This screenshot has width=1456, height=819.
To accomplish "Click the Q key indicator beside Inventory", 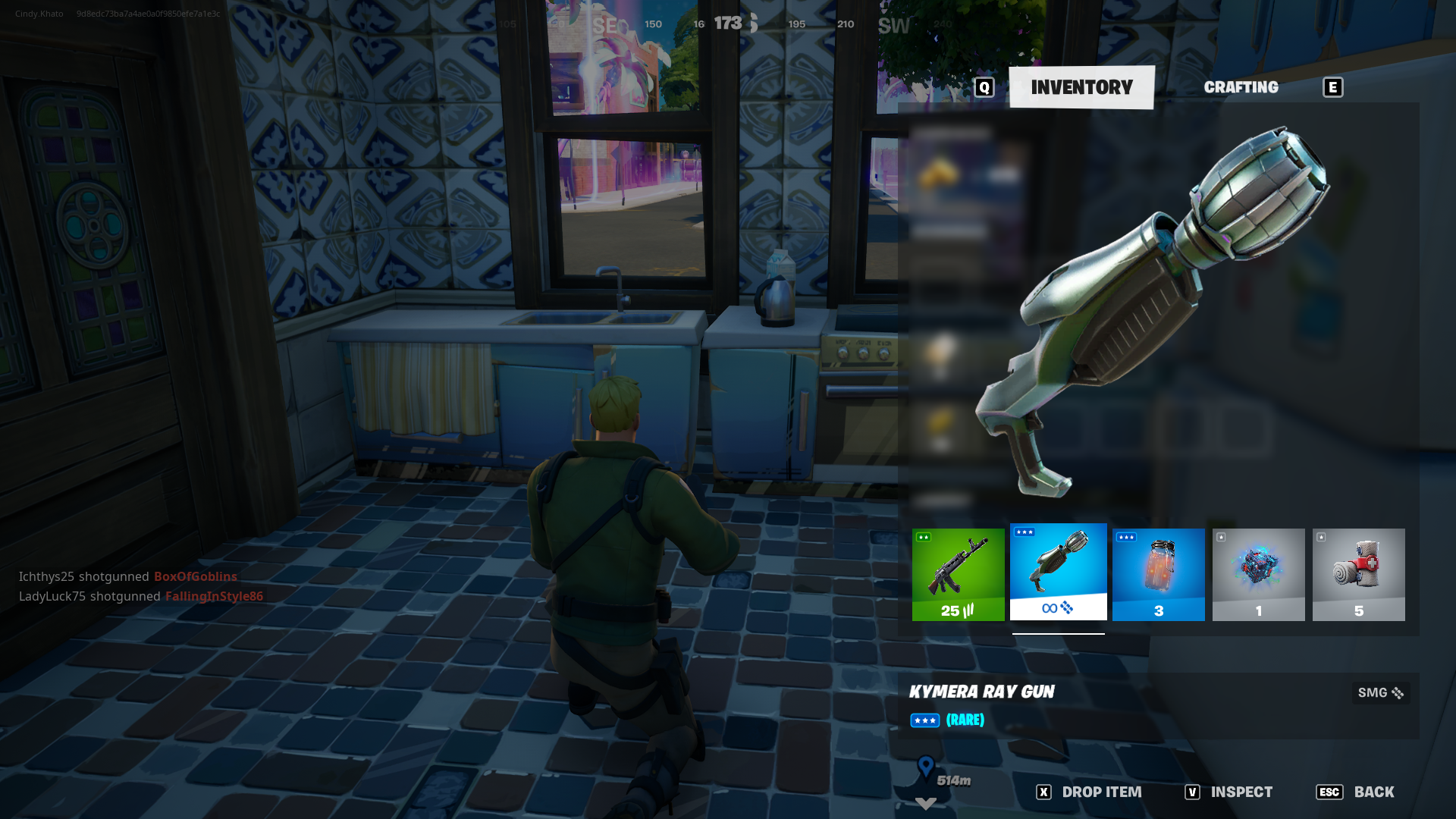I will coord(984,87).
